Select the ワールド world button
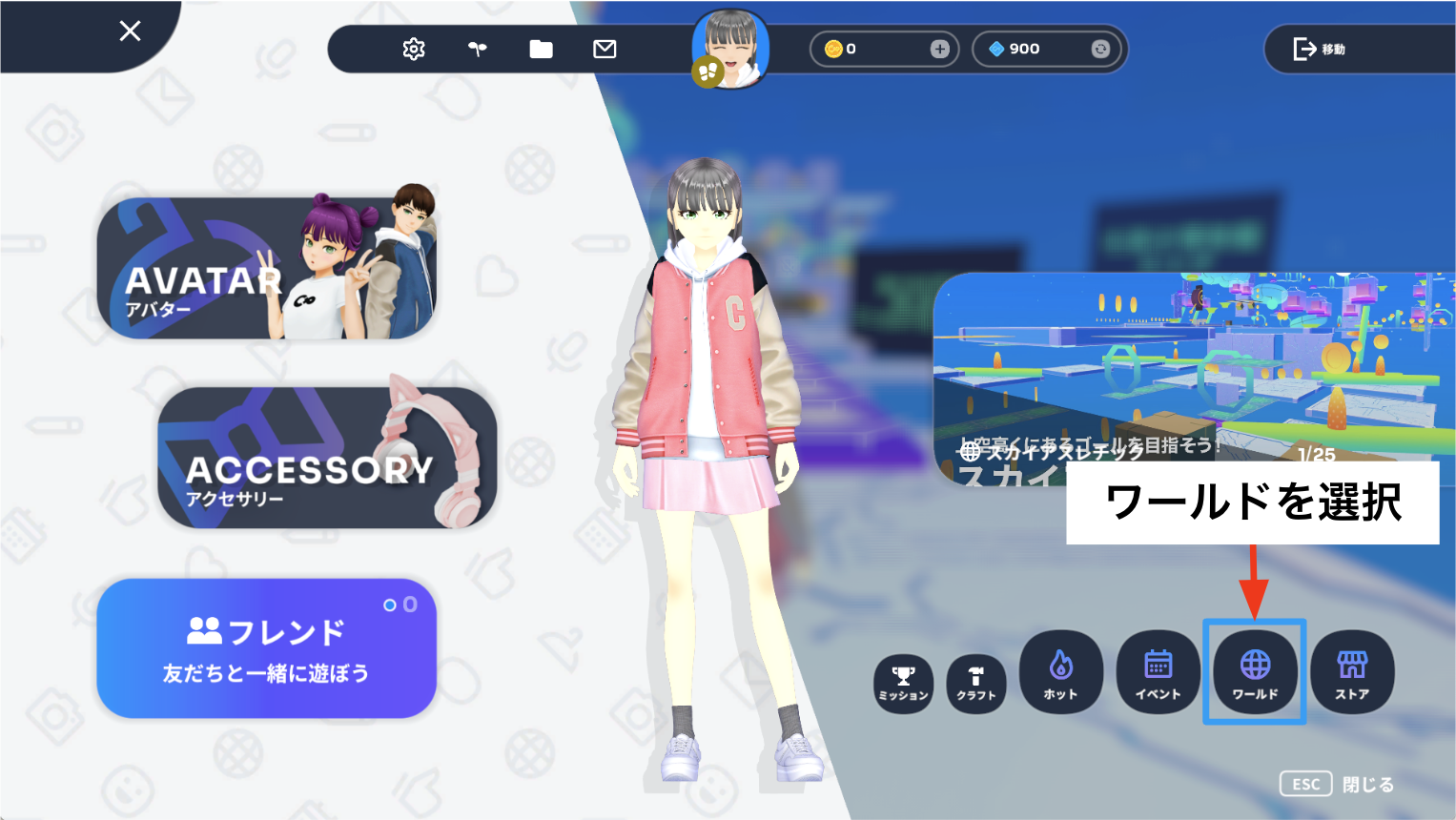Image resolution: width=1456 pixels, height=820 pixels. [1255, 672]
